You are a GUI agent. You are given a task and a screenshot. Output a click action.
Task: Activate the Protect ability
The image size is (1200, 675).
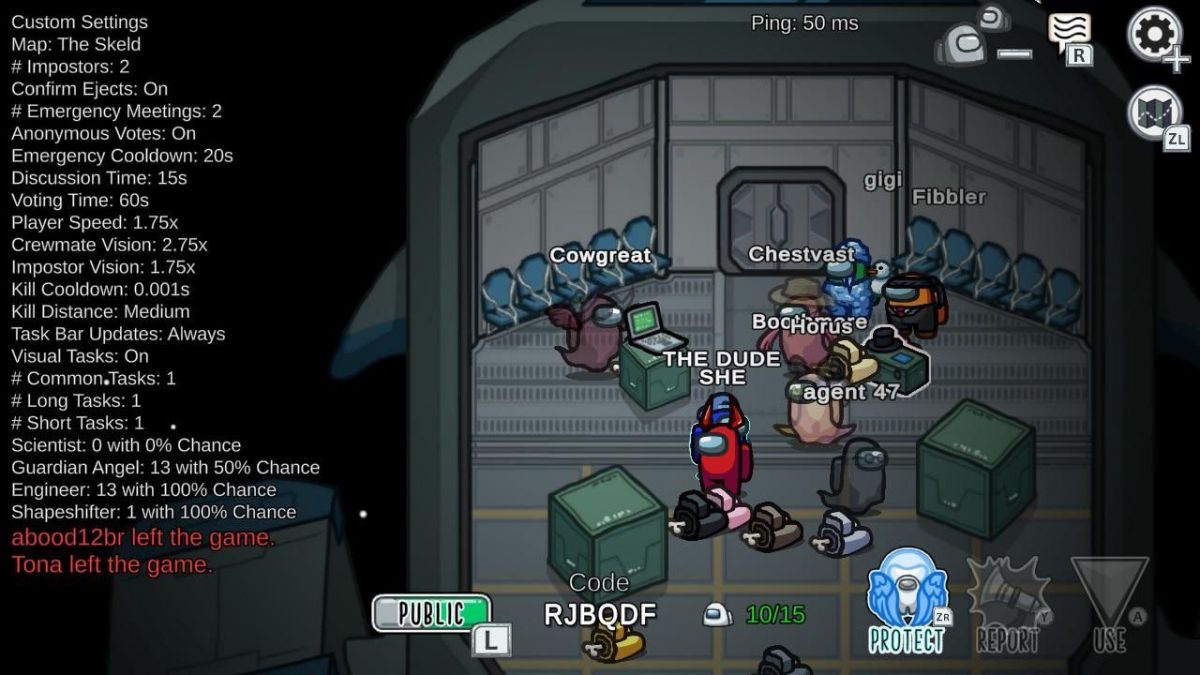[x=906, y=602]
